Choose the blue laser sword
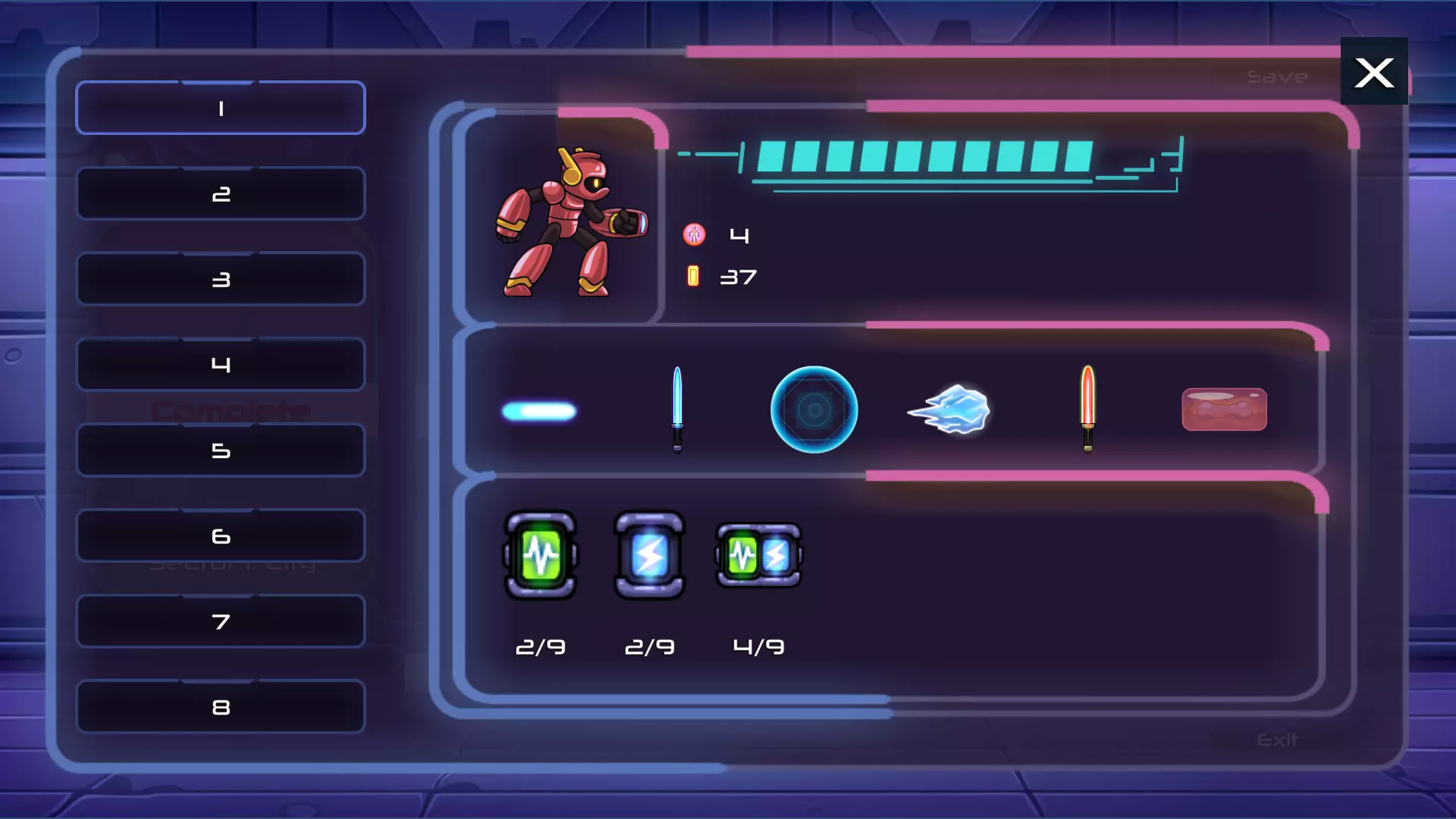Screen dimensions: 1456x819 click(677, 409)
